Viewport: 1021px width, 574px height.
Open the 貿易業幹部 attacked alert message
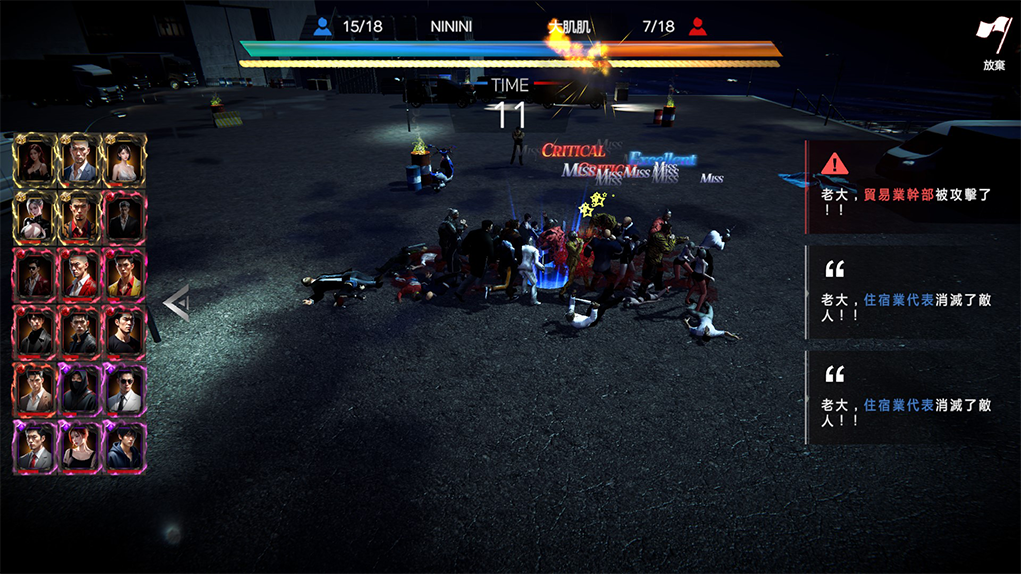912,187
